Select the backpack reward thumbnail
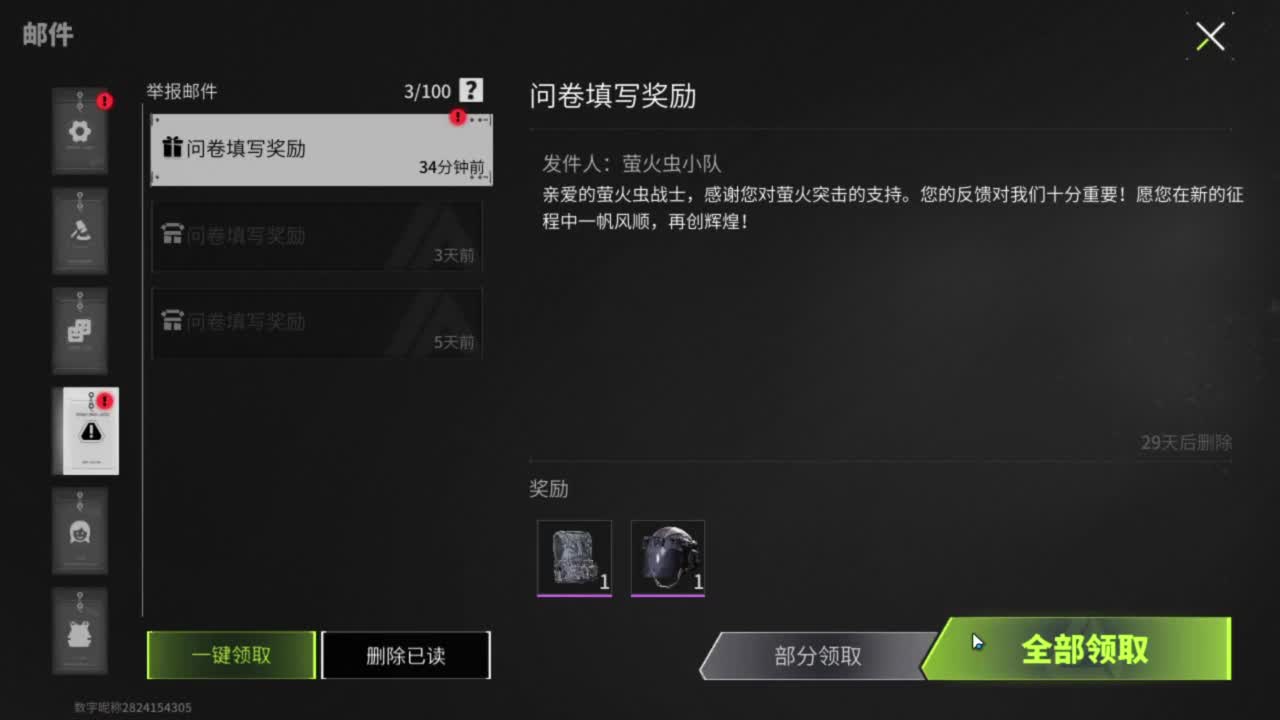 click(x=575, y=558)
